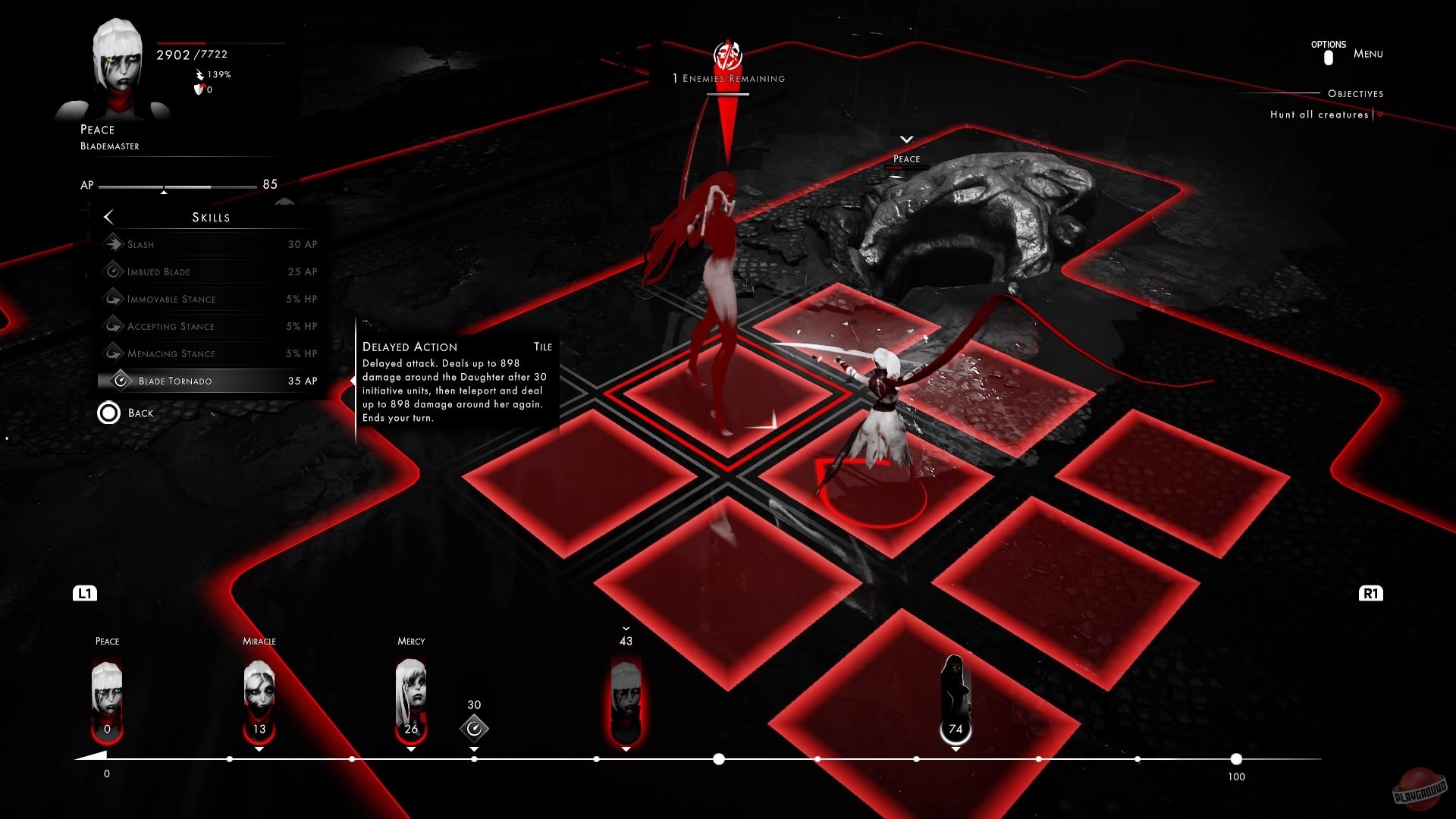This screenshot has height=819, width=1456.
Task: Select the Imbued Blade skill icon
Action: point(115,271)
